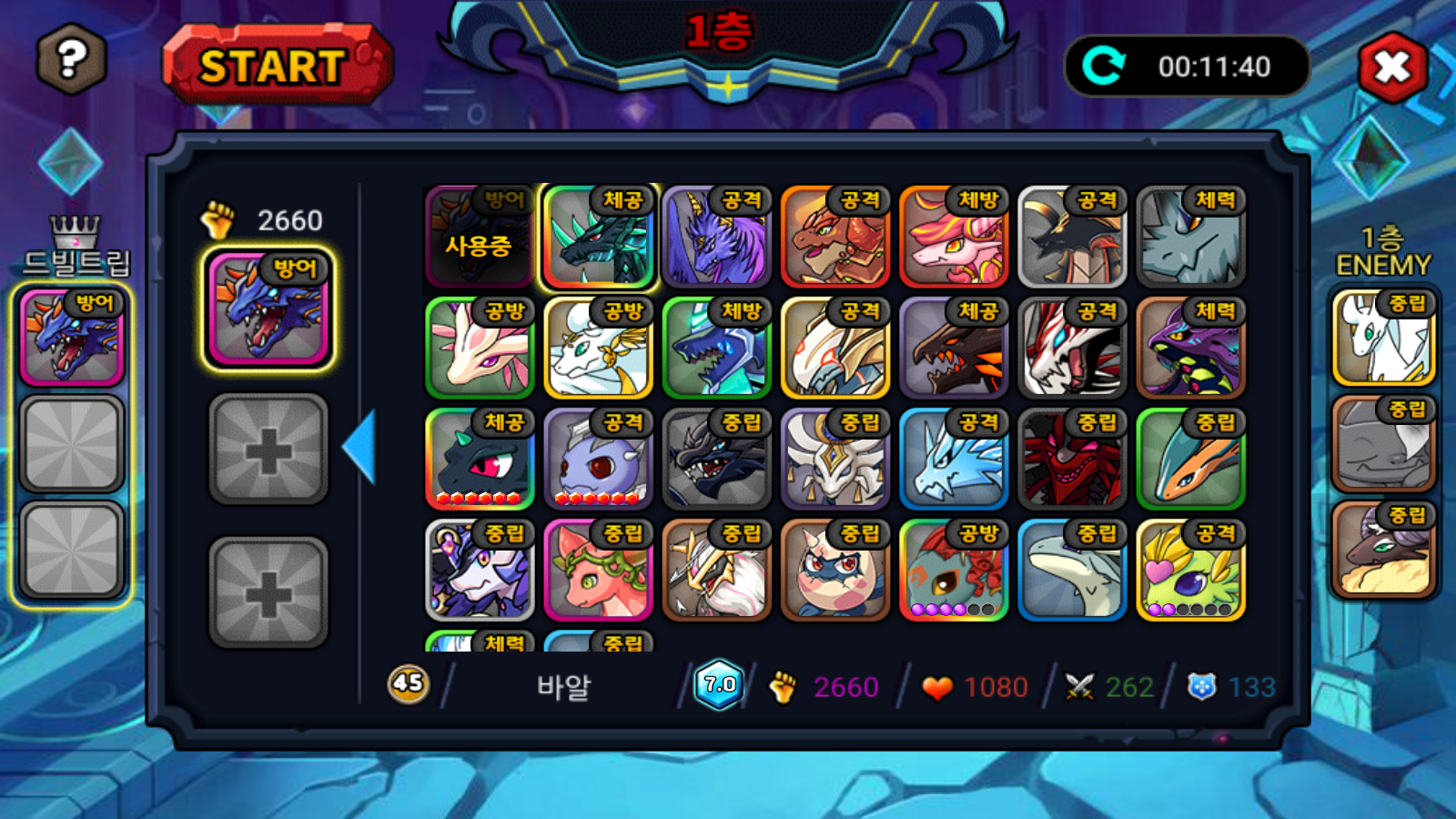Inspect the white enemy dragon portrait
1456x819 pixels.
point(1382,338)
